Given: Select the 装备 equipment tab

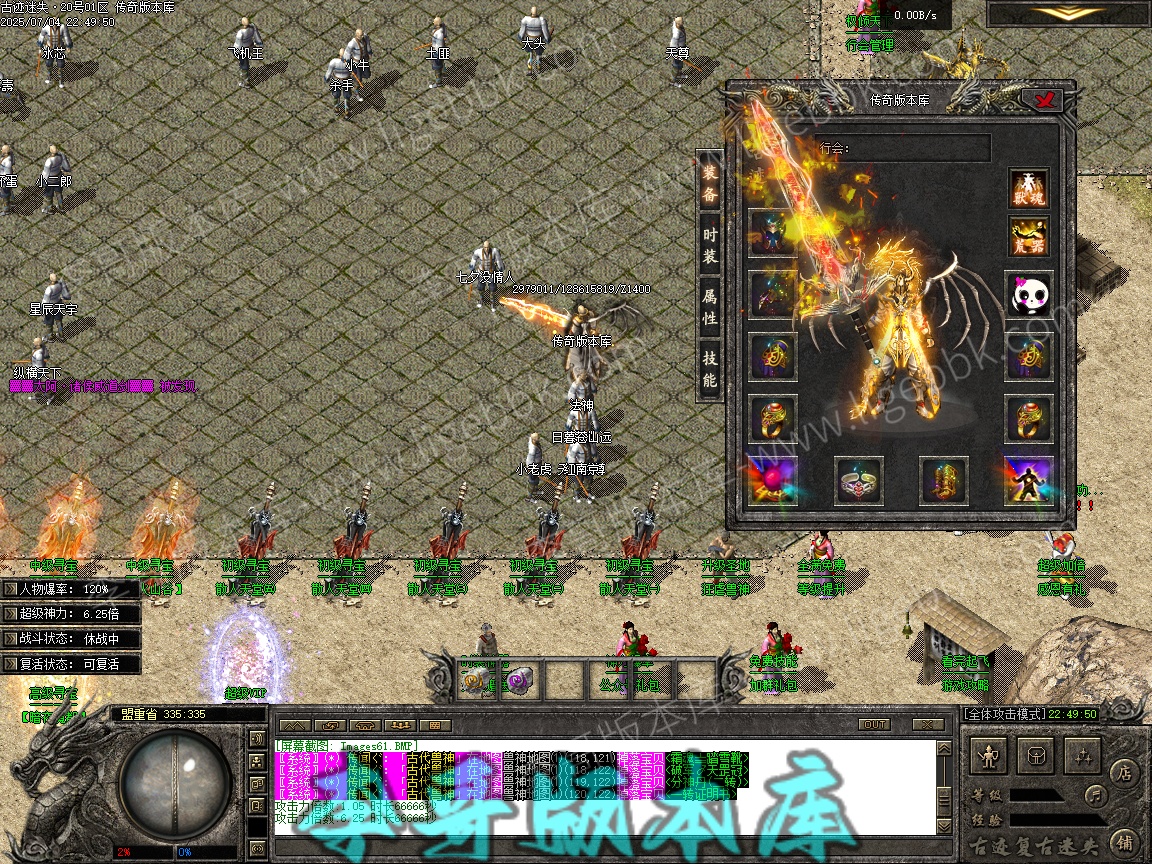Looking at the screenshot, I should (709, 183).
